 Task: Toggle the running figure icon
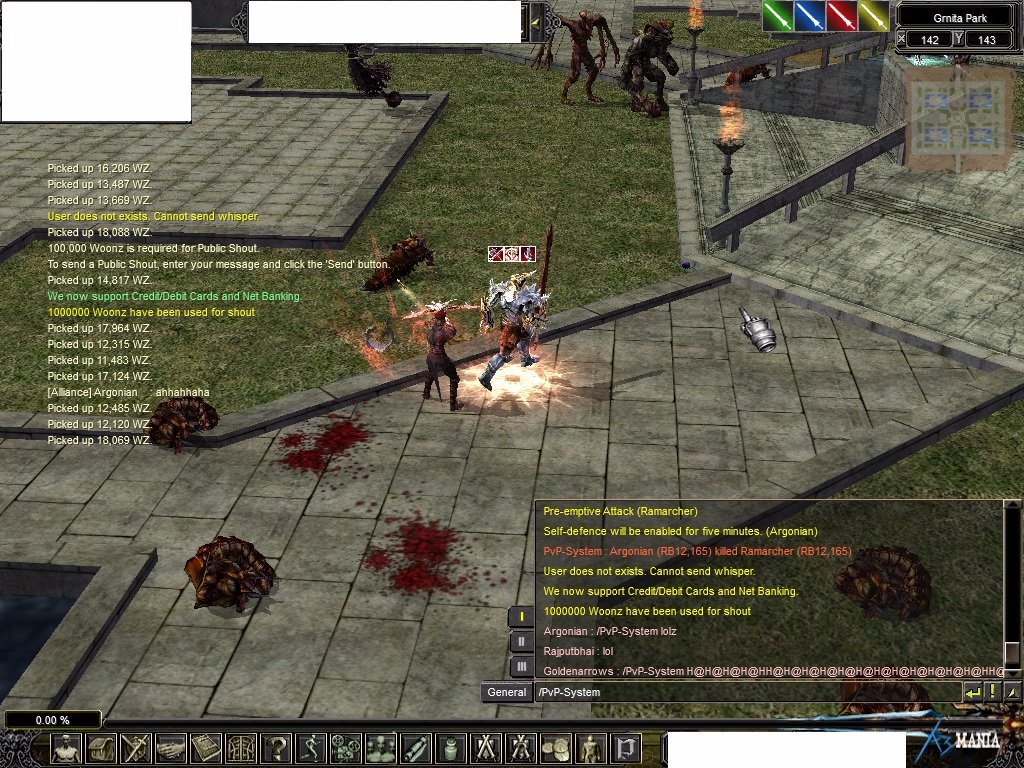[x=310, y=749]
